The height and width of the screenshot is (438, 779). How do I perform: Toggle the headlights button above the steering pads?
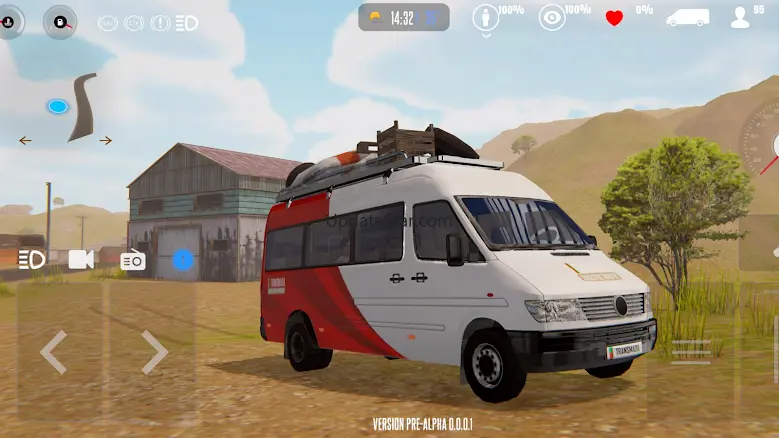pos(31,260)
